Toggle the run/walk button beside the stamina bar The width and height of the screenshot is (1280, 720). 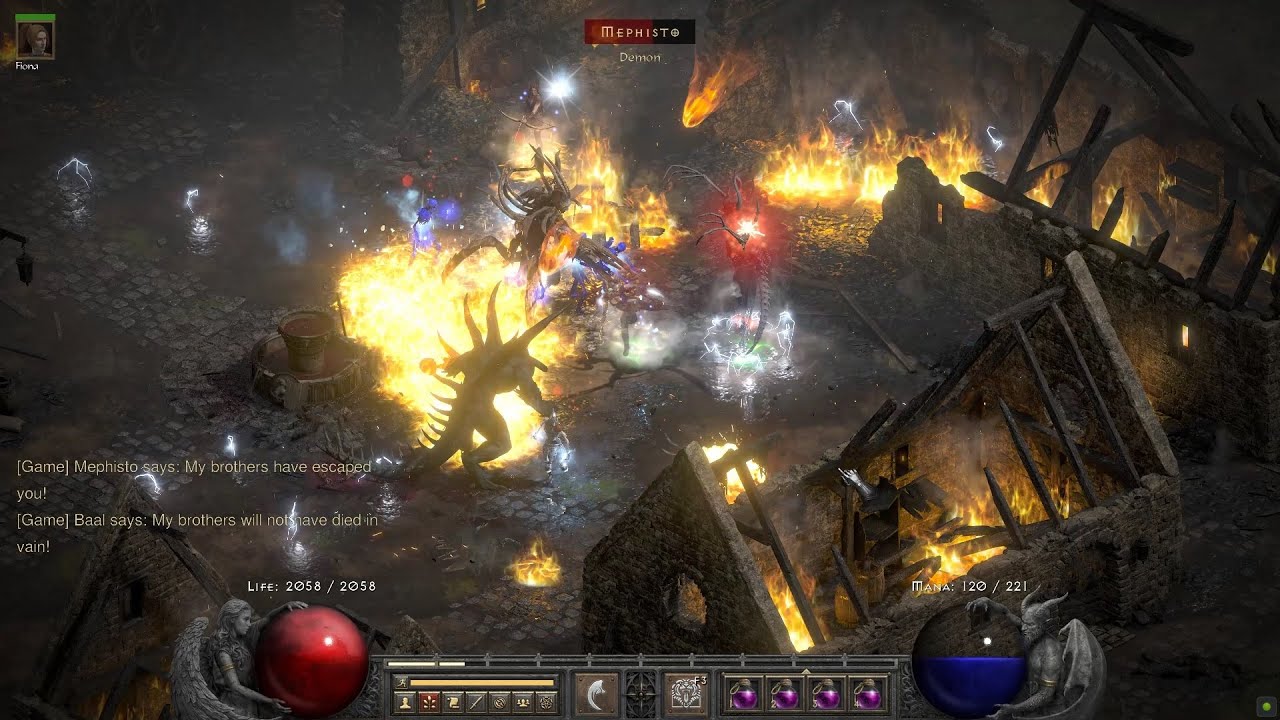(x=400, y=682)
